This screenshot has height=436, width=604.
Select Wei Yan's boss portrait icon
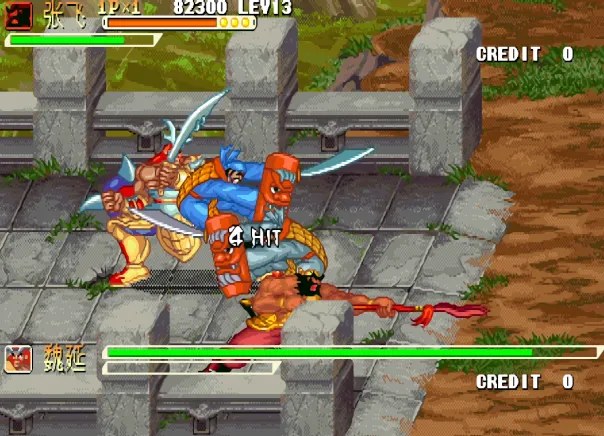pos(17,359)
